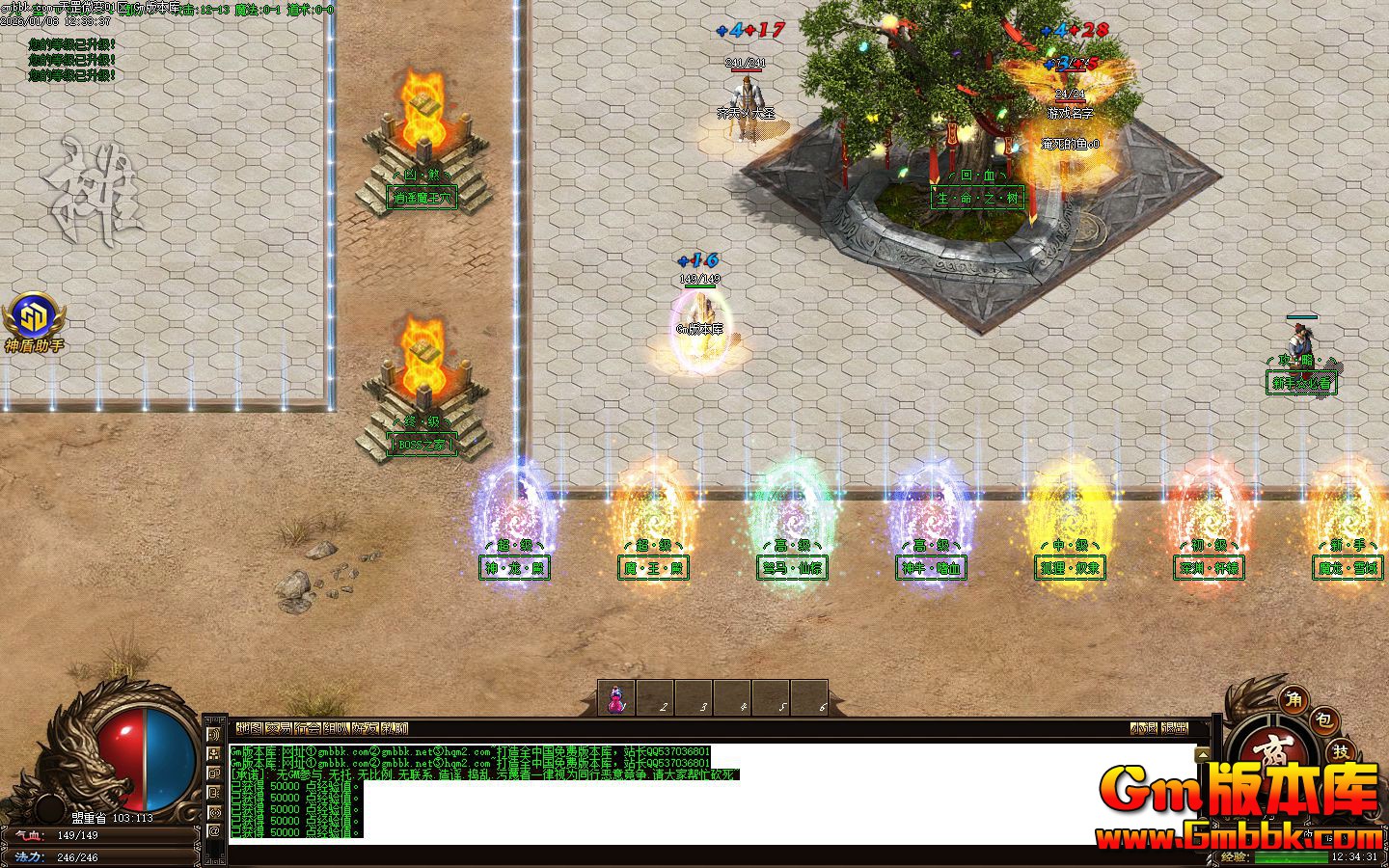
Task: Toggle the top chat channel filter icon
Action: (213, 735)
